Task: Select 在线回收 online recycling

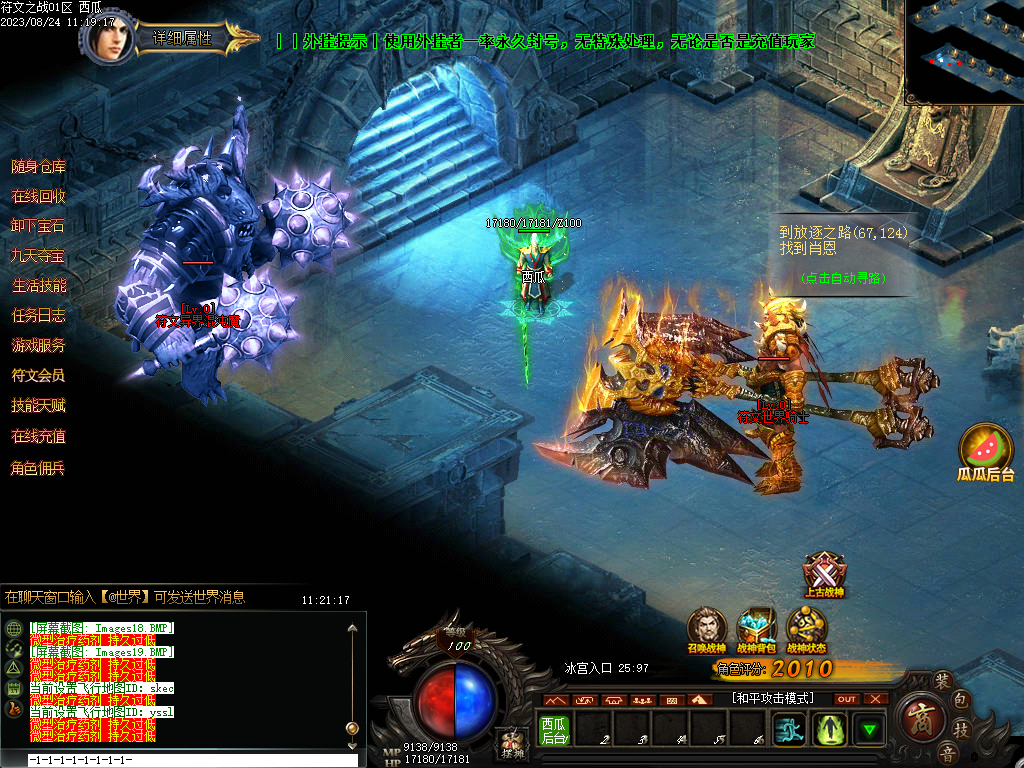Action: coord(38,196)
